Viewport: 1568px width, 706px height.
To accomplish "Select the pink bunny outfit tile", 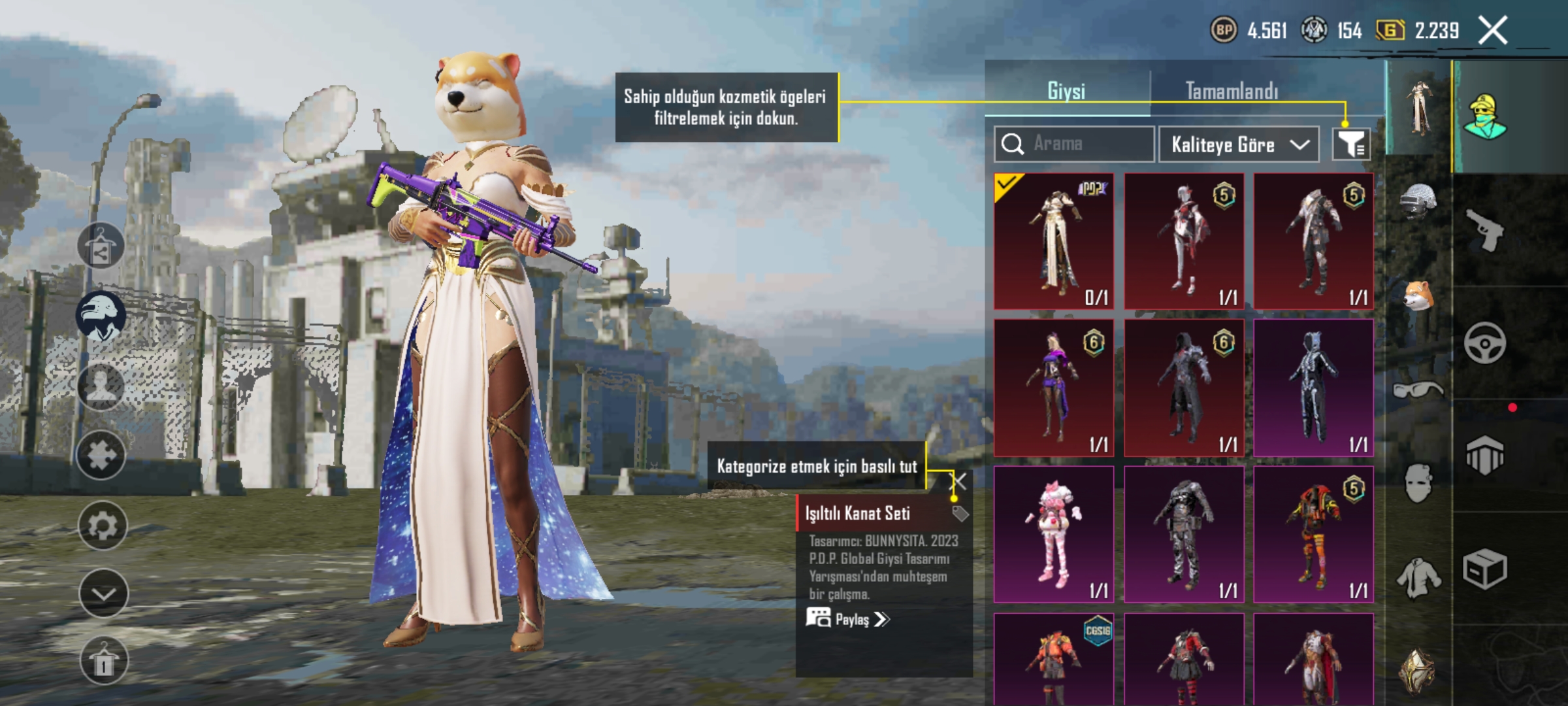I will [x=1054, y=534].
